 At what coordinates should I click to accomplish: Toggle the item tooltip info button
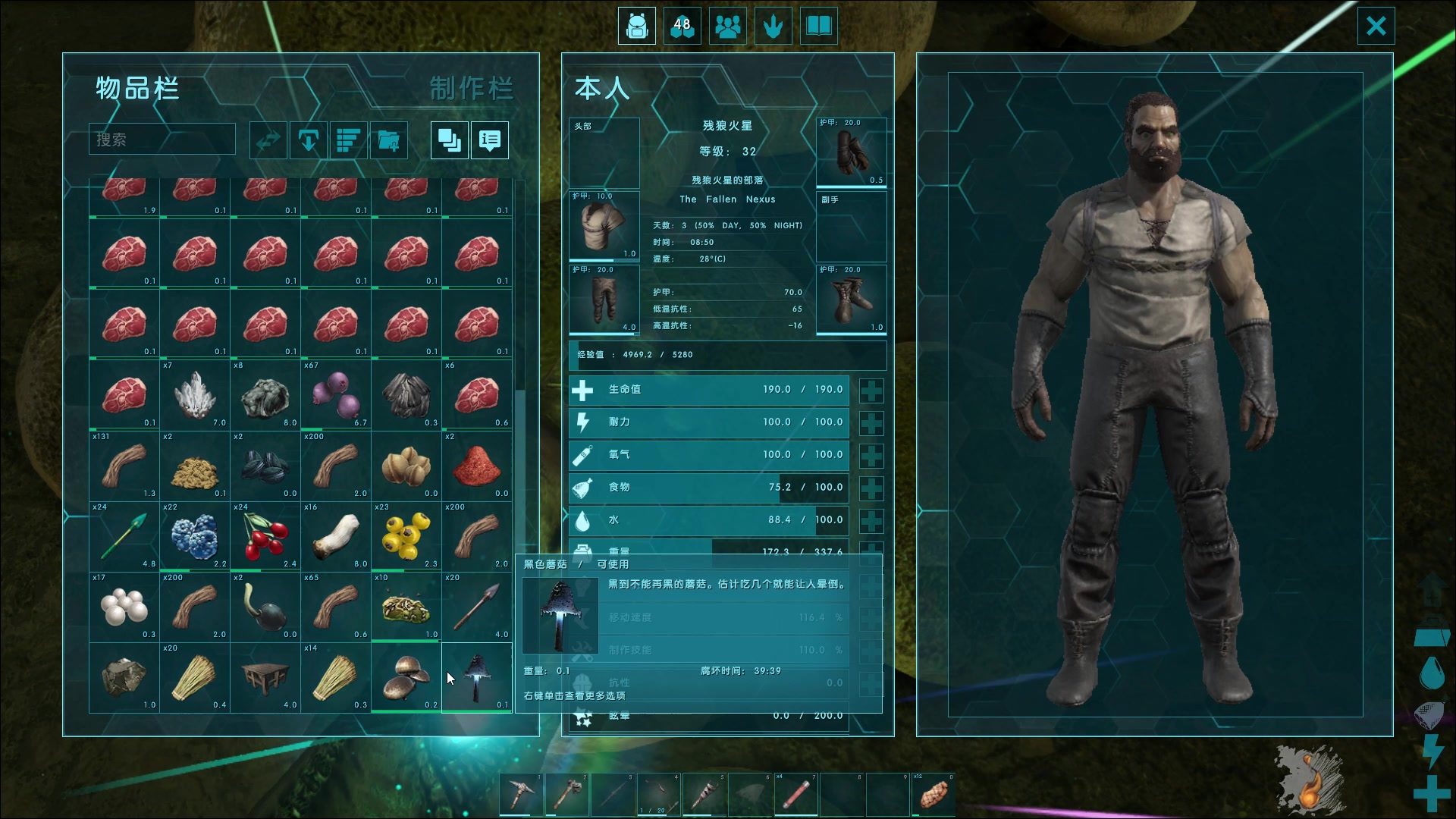pyautogui.click(x=489, y=140)
